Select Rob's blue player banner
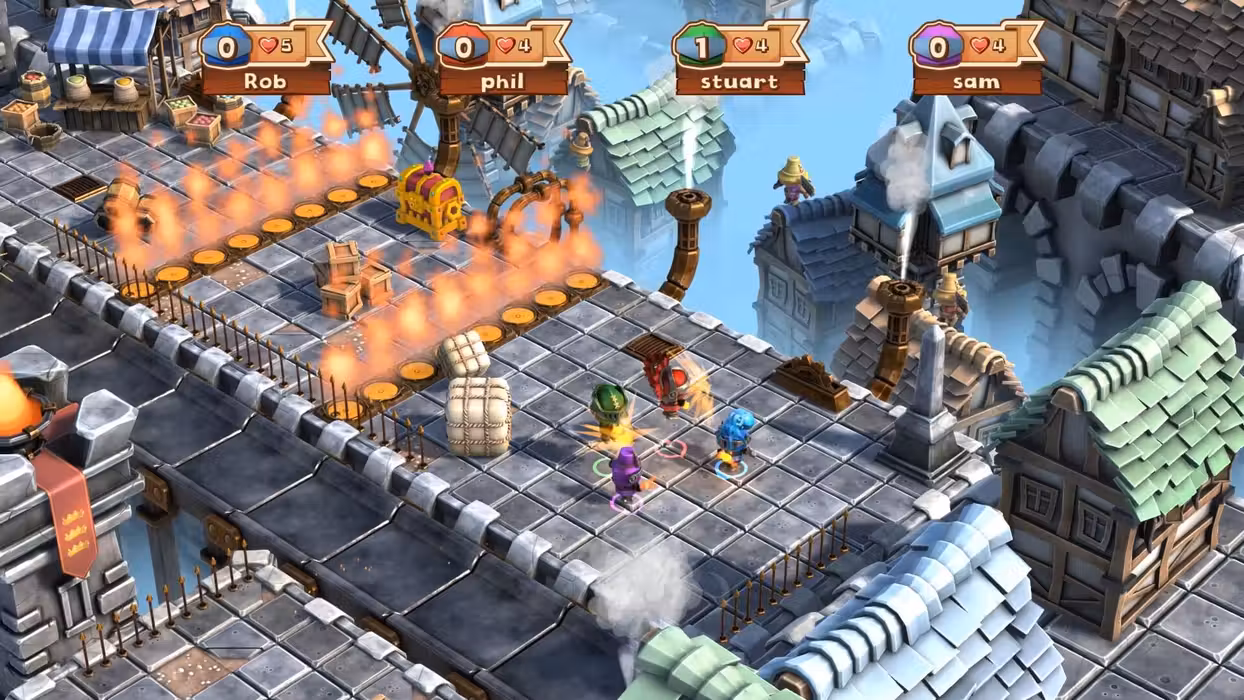This screenshot has height=700, width=1244. click(266, 59)
